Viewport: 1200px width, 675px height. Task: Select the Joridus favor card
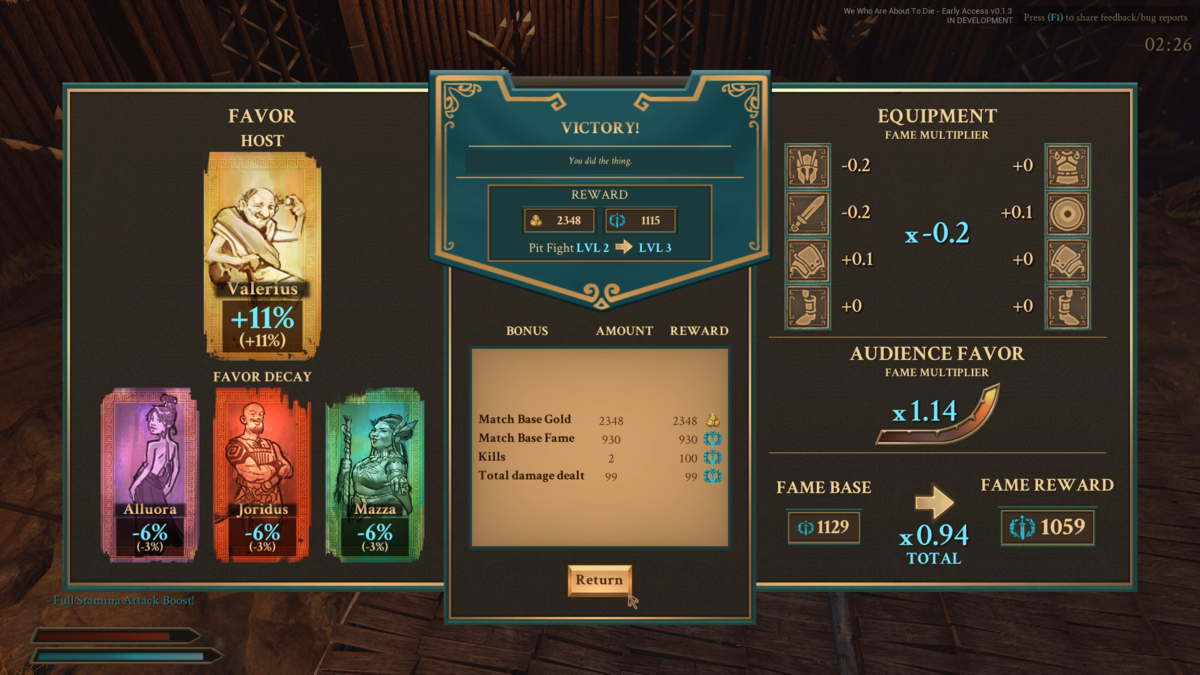[262, 475]
